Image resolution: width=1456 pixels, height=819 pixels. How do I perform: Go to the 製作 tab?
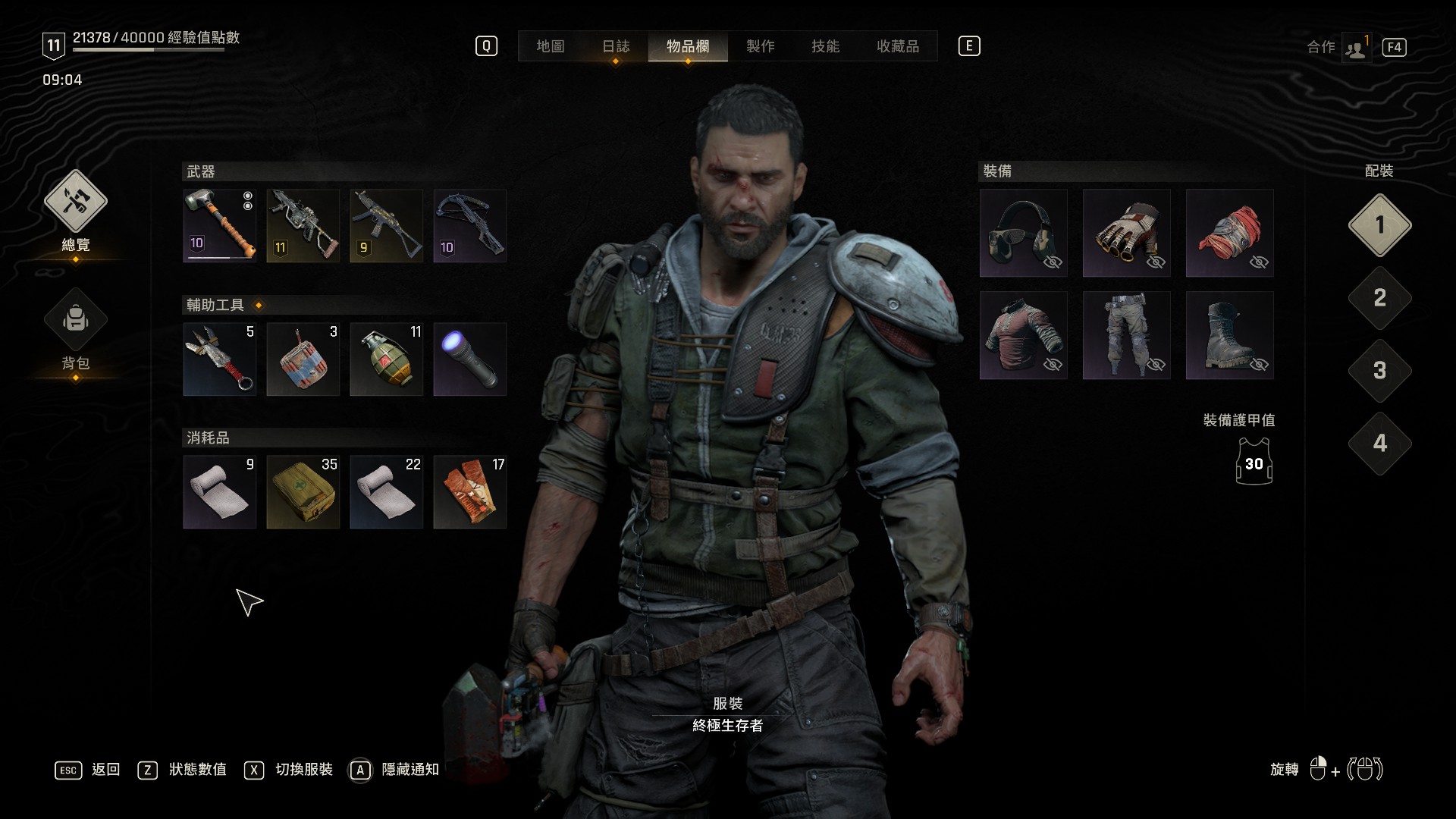tap(760, 46)
